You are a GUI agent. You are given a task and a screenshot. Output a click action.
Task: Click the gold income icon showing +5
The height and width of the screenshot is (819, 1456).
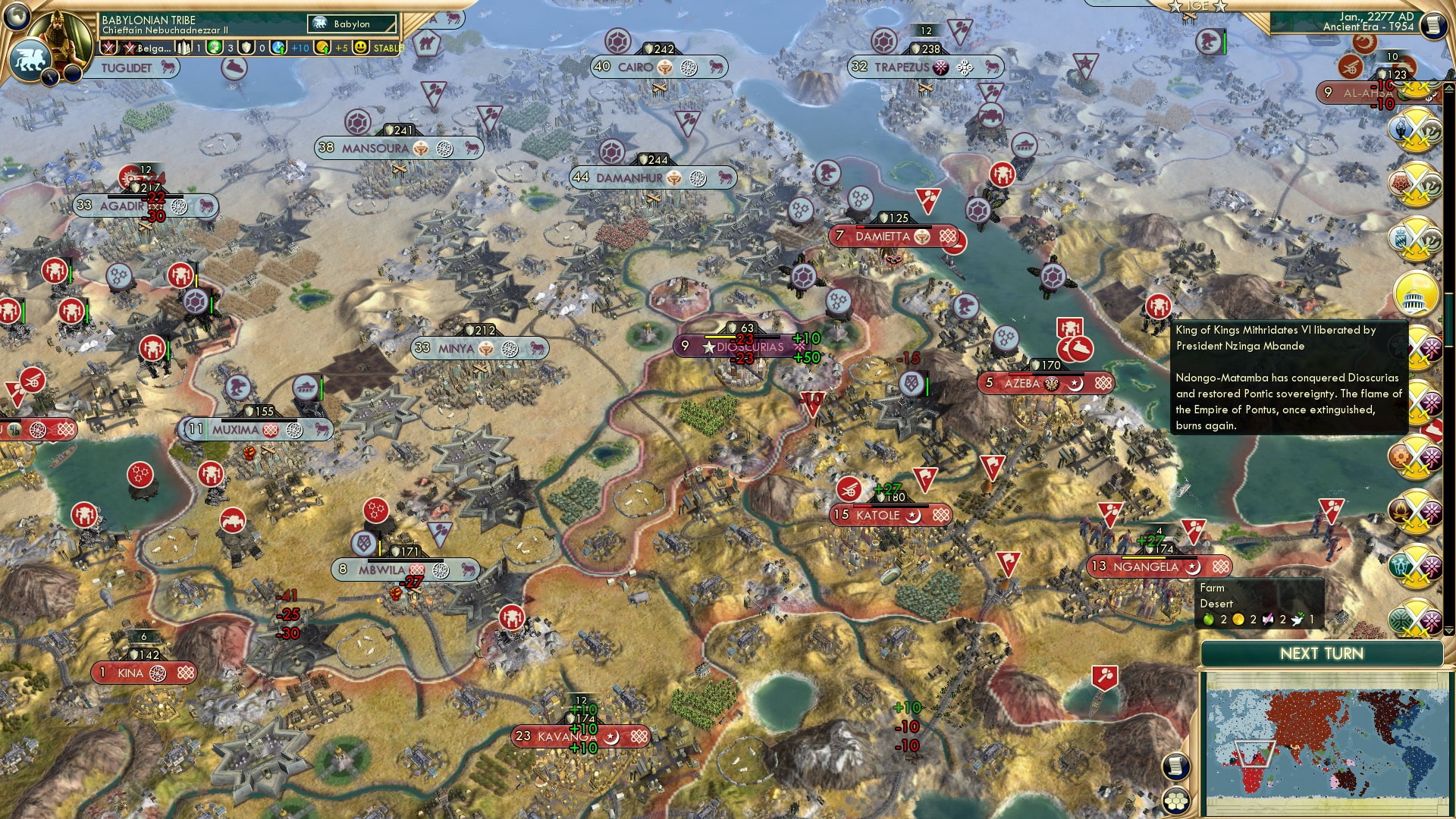click(x=322, y=47)
